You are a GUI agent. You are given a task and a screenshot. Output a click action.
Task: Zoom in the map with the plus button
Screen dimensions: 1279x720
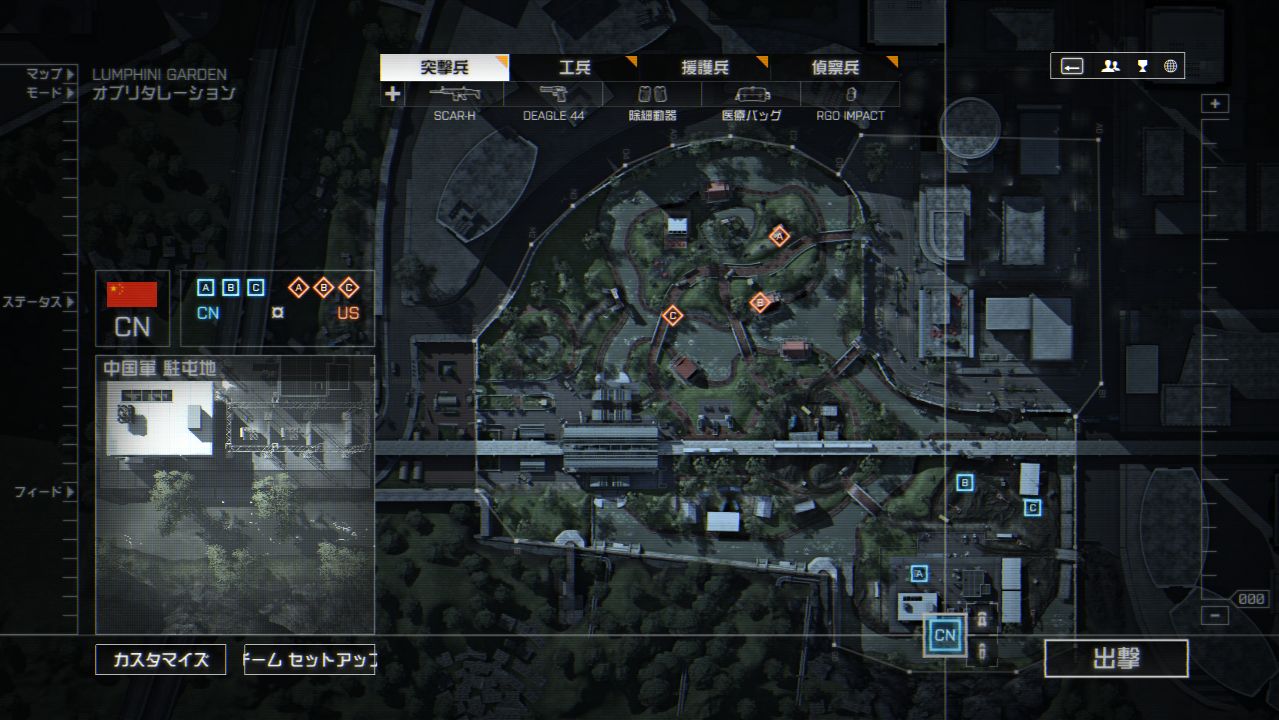click(1215, 104)
